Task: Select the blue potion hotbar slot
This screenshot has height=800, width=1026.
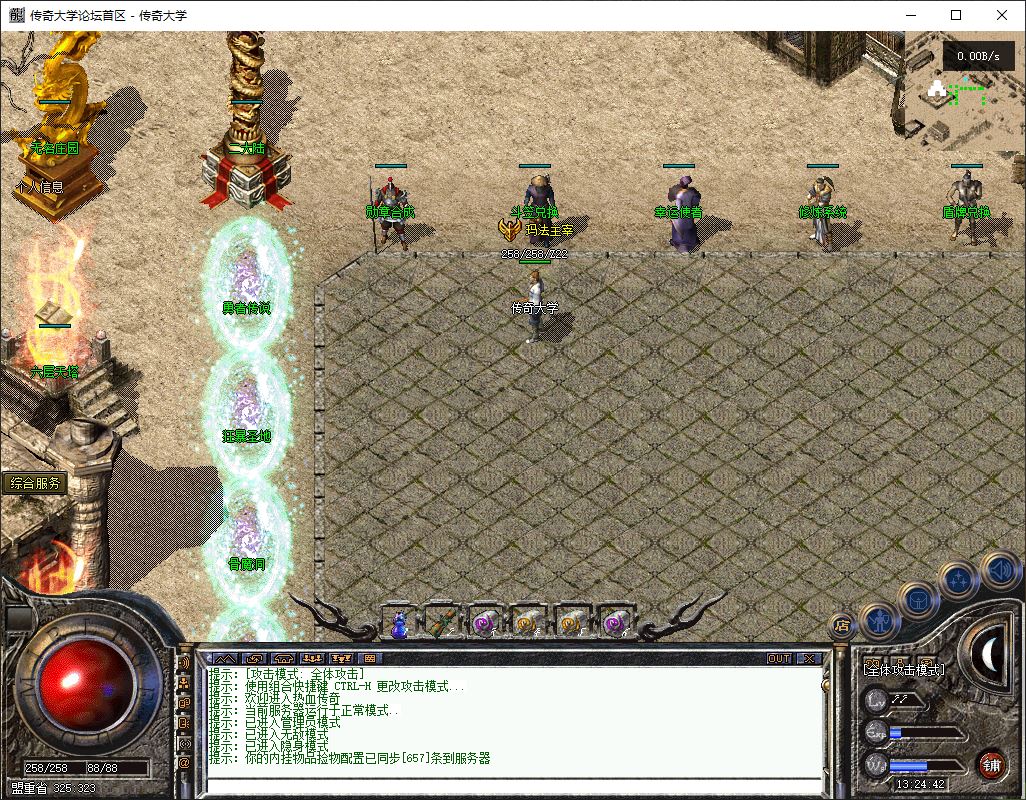Action: coord(399,623)
